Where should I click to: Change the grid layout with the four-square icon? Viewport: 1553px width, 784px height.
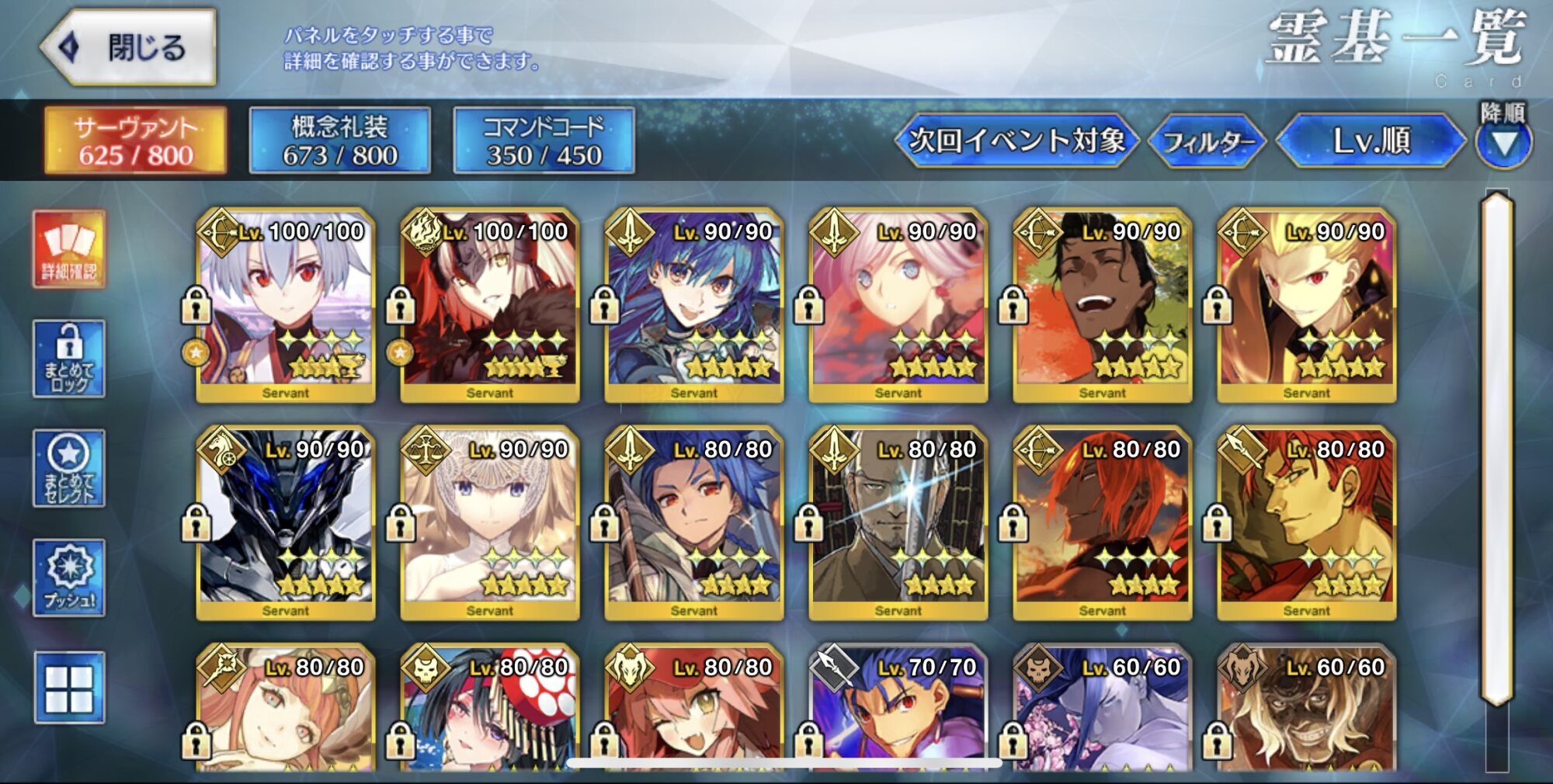coord(69,688)
